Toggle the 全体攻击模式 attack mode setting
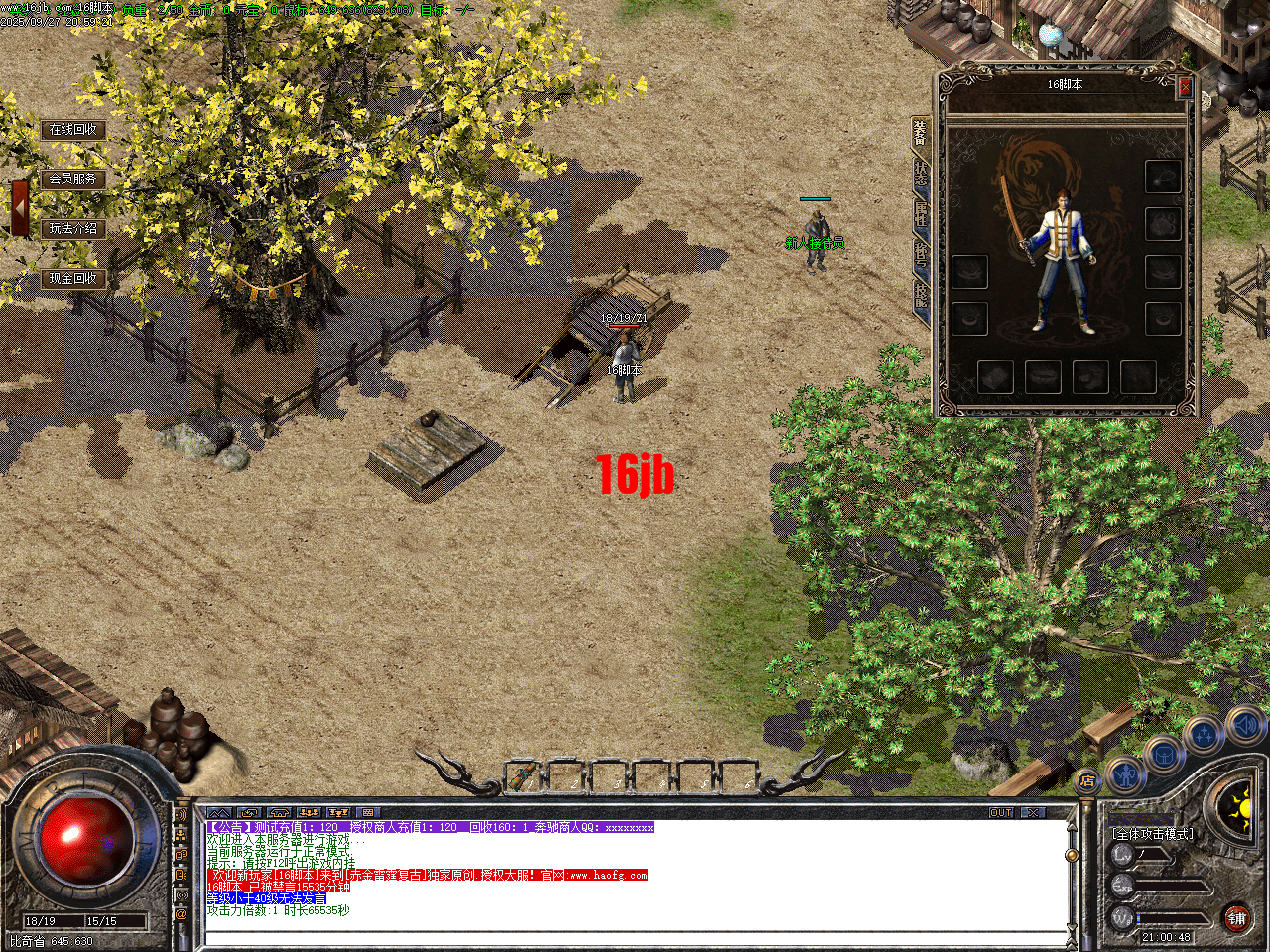Viewport: 1270px width, 952px height. tap(1153, 834)
